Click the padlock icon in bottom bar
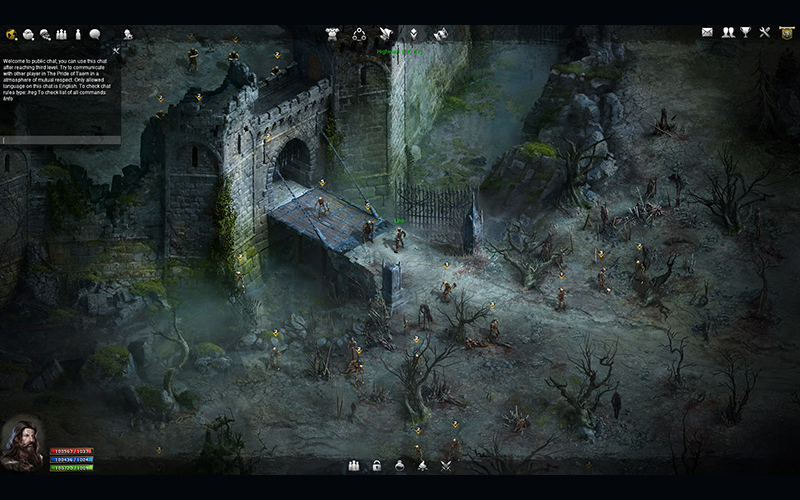This screenshot has height=500, width=800. (377, 466)
